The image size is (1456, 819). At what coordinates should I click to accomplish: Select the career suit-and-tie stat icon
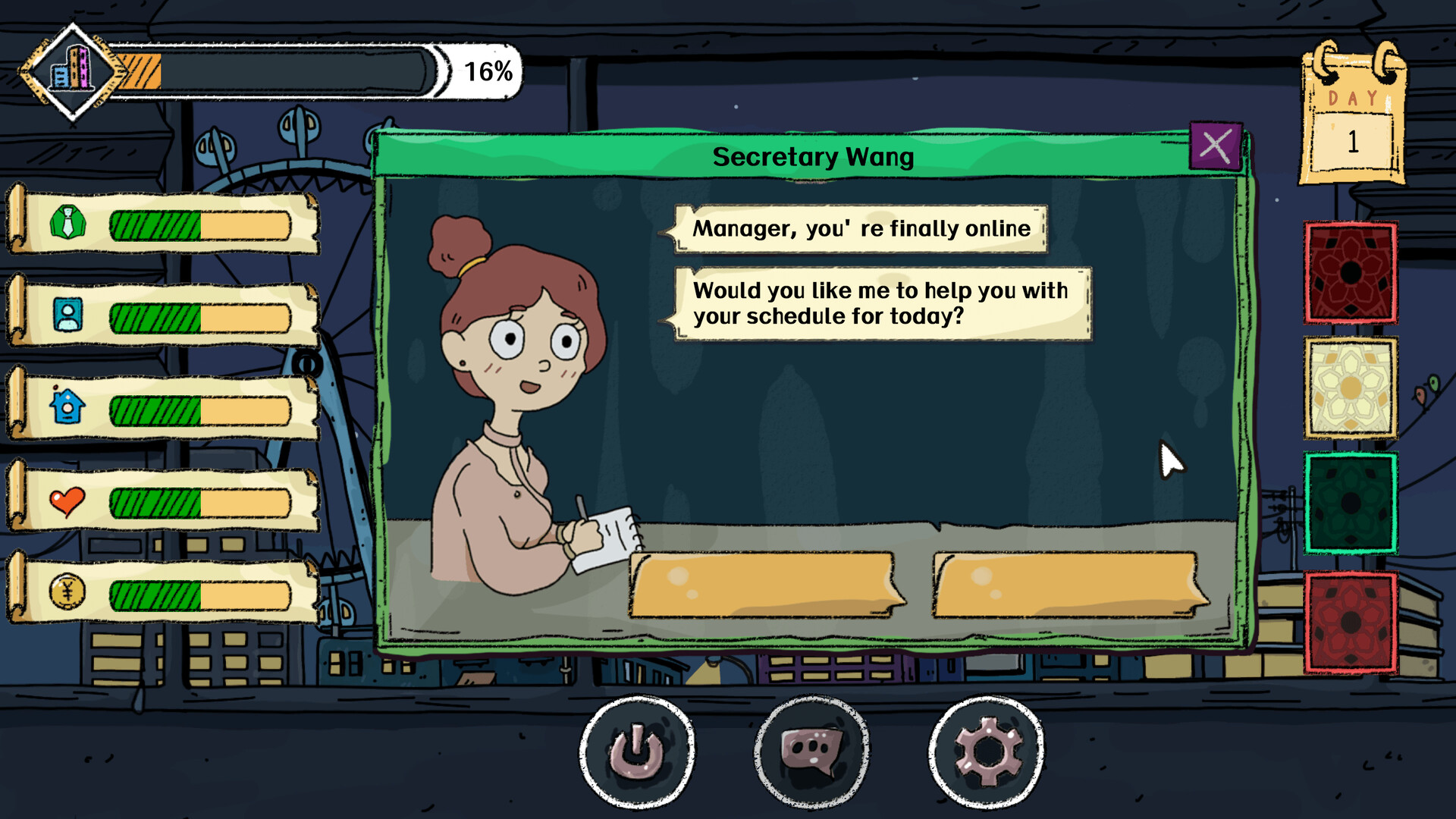[x=69, y=220]
